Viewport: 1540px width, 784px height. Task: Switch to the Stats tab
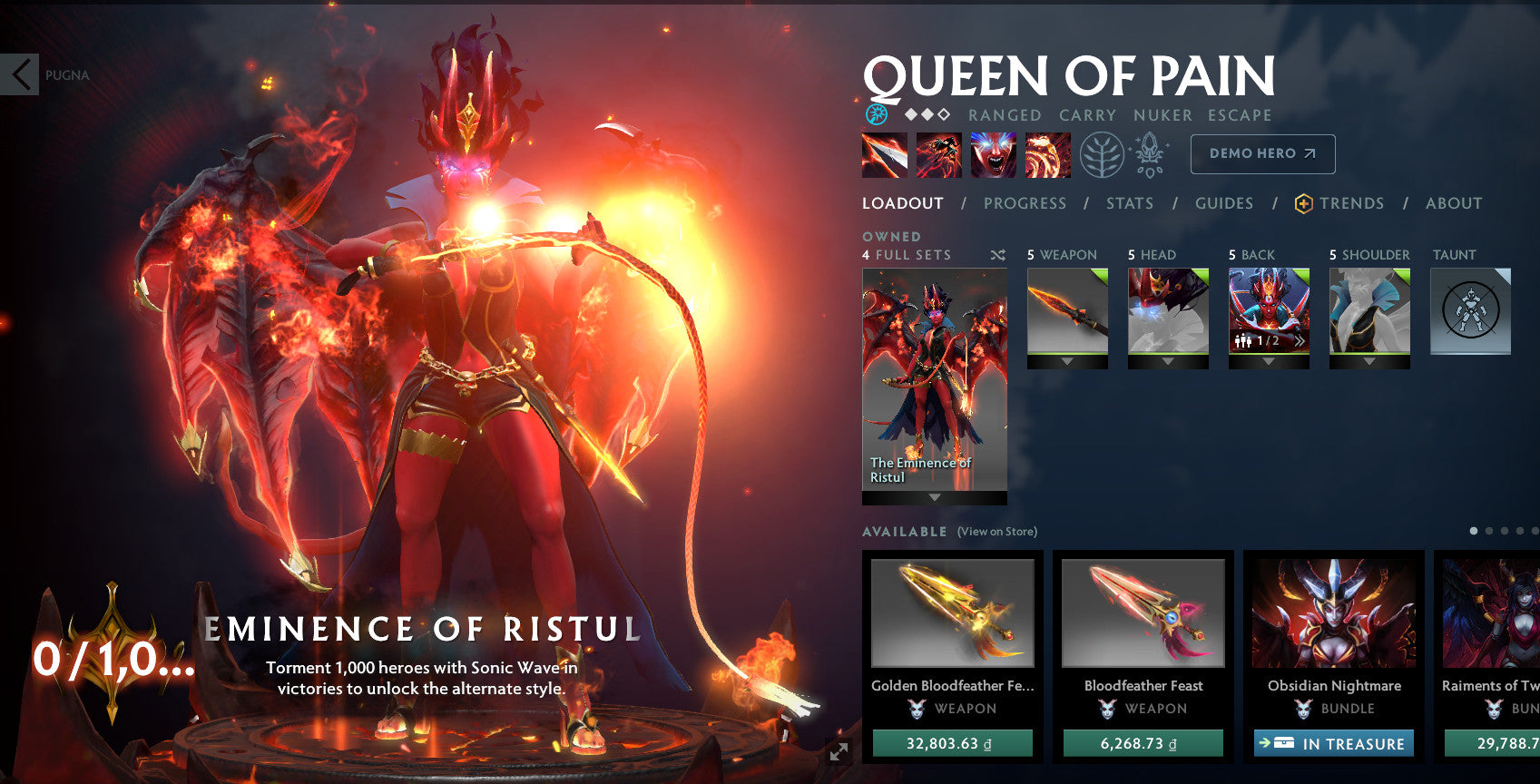click(x=1129, y=203)
